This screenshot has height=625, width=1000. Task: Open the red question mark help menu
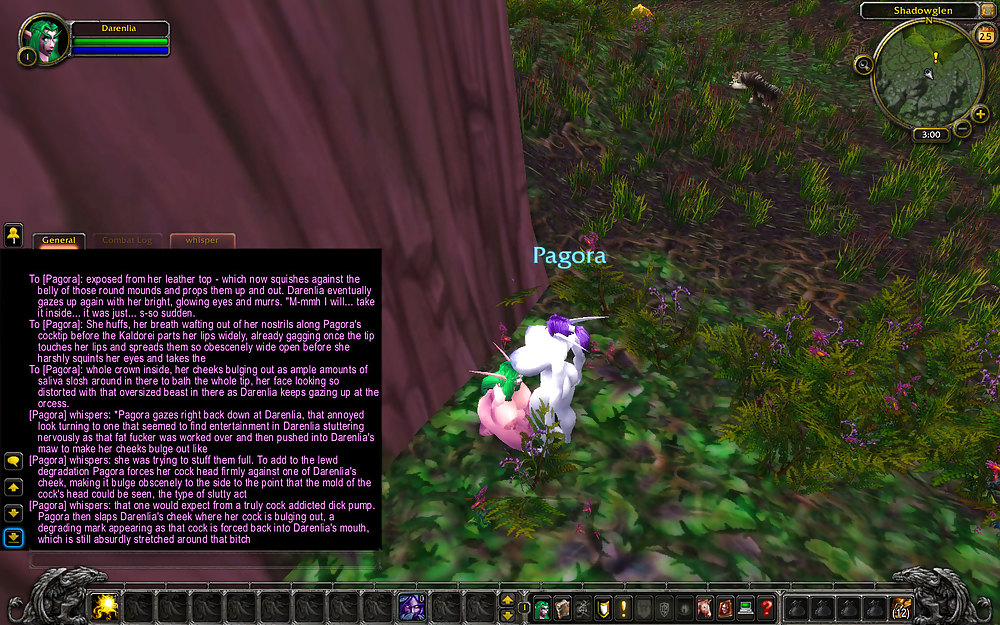click(x=766, y=606)
